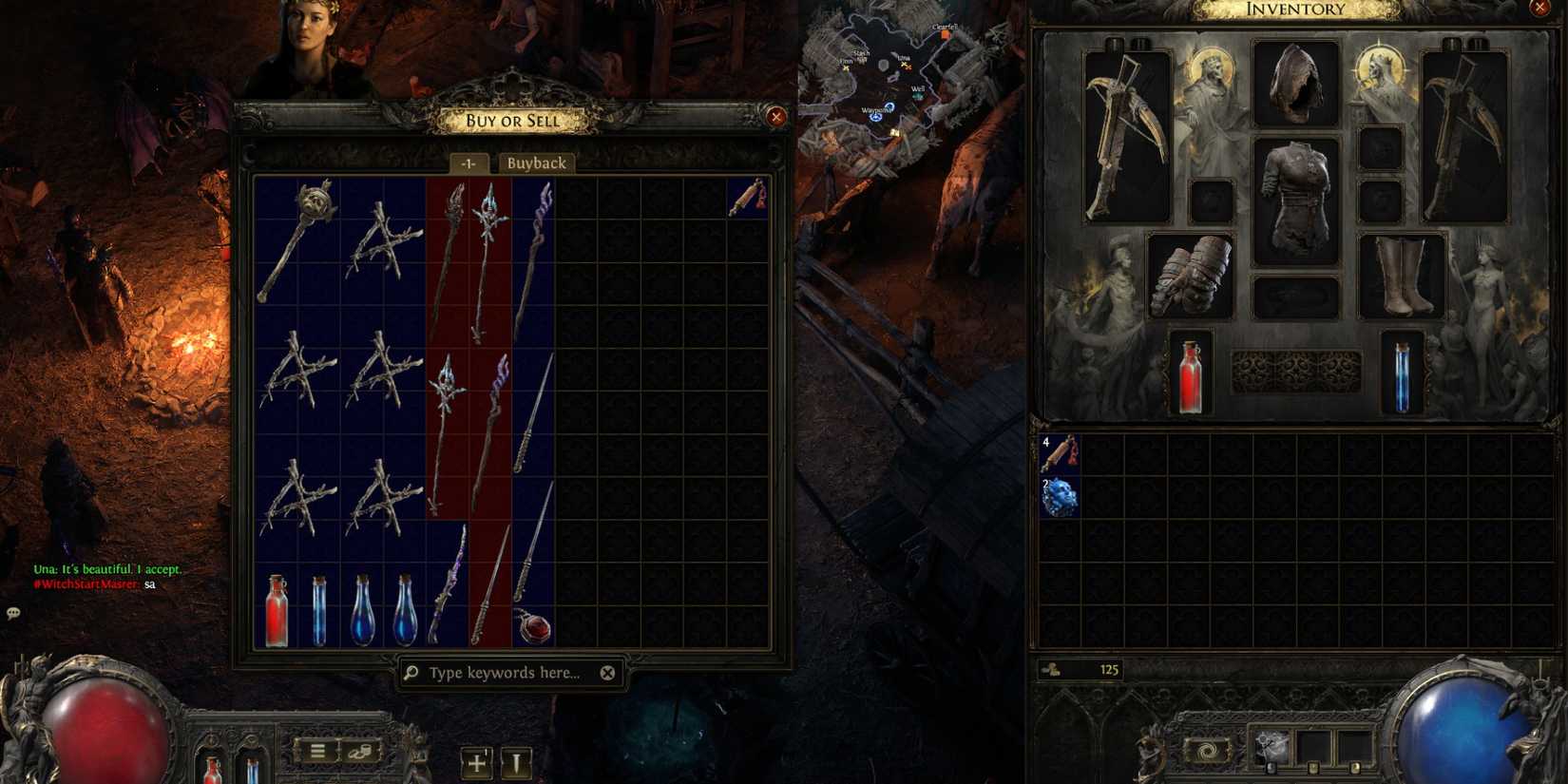This screenshot has height=784, width=1568.
Task: Switch to the Buyback tab
Action: point(536,163)
